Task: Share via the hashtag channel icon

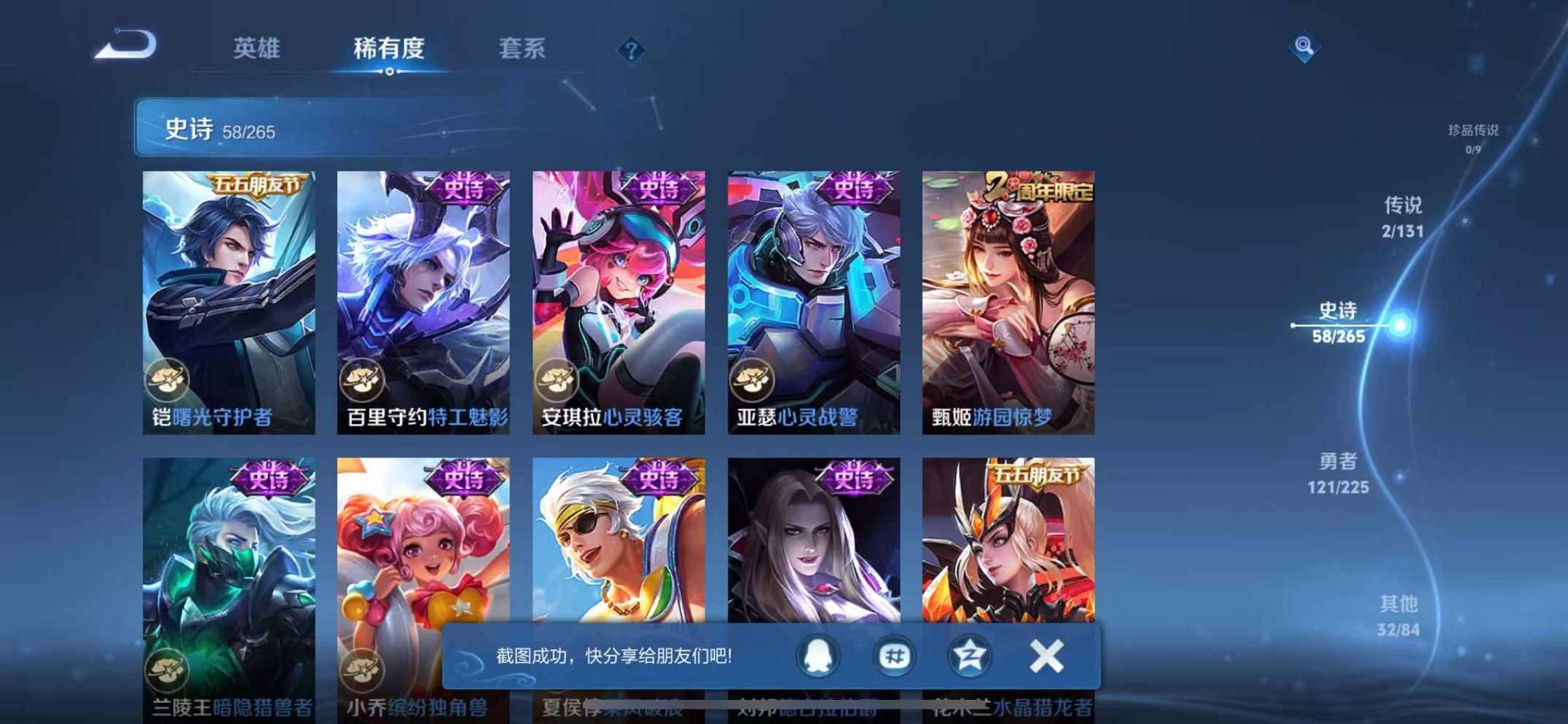Action: pos(895,655)
